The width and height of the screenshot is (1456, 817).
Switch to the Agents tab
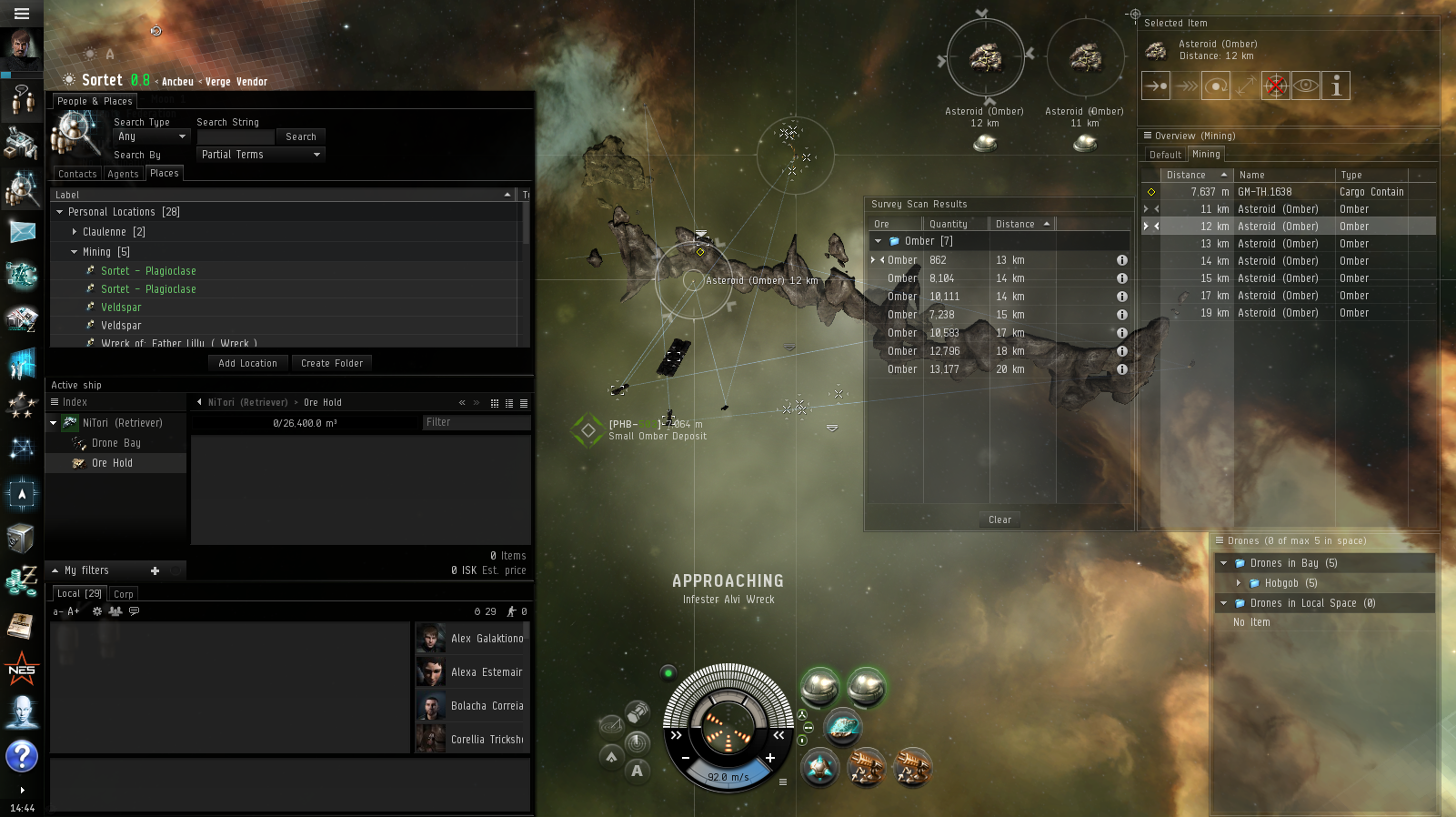click(x=123, y=174)
